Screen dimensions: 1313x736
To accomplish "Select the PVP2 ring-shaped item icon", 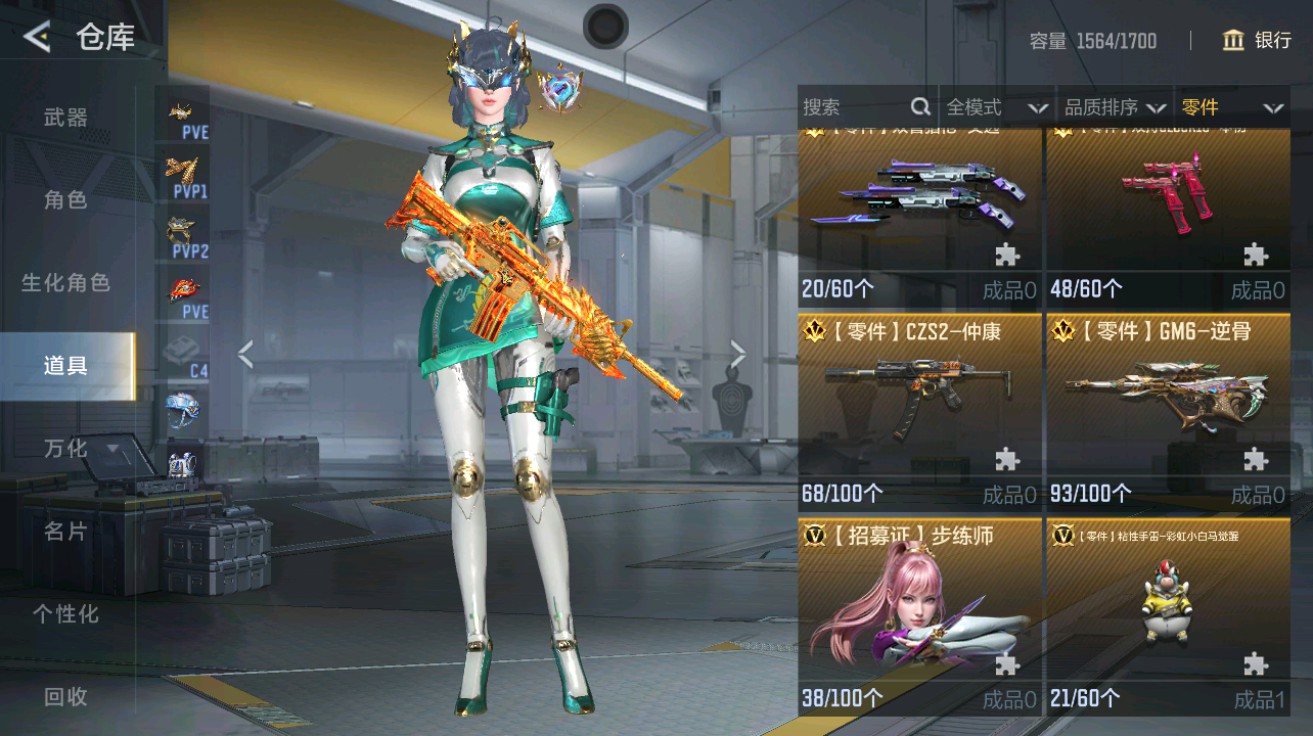I will (180, 228).
